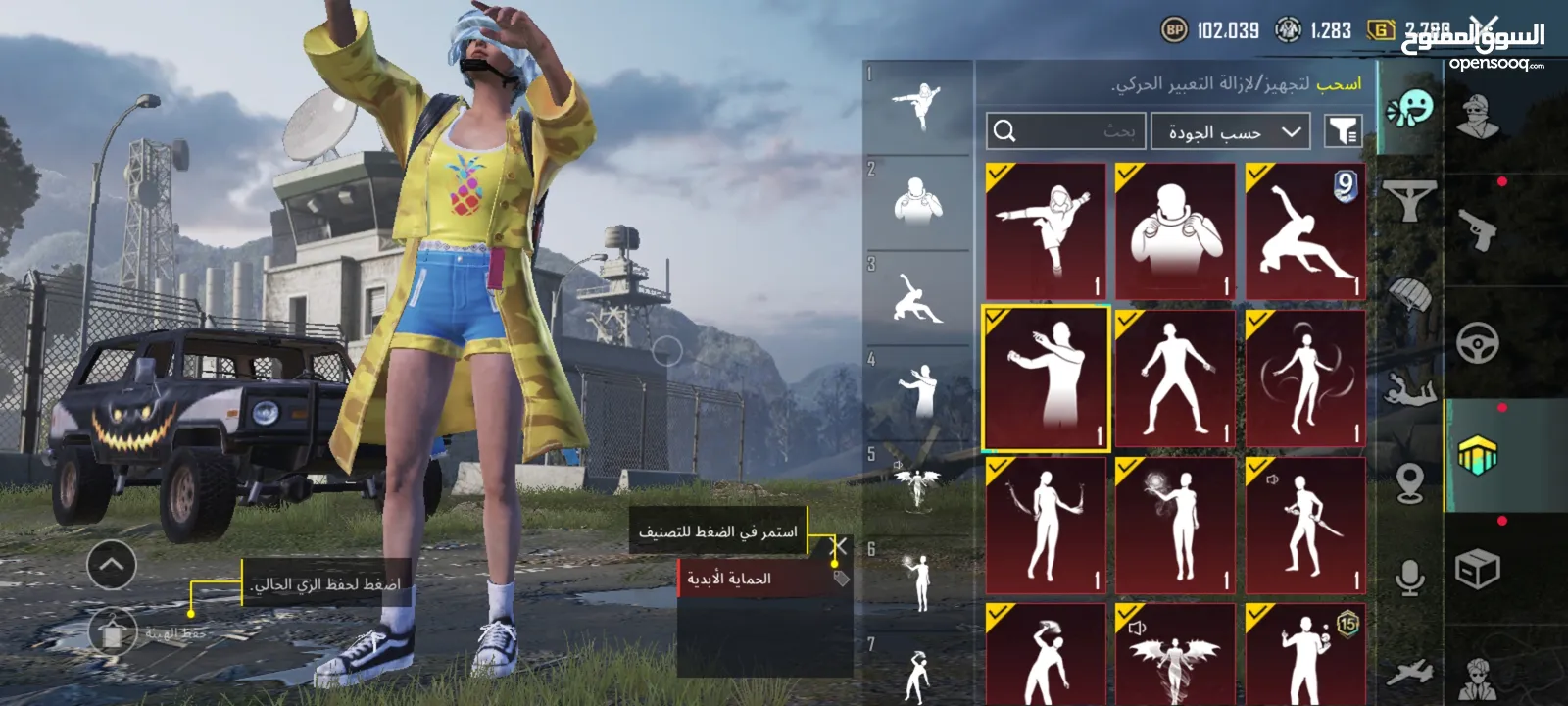1568x706 pixels.
Task: Click the emote search field
Action: [1065, 131]
